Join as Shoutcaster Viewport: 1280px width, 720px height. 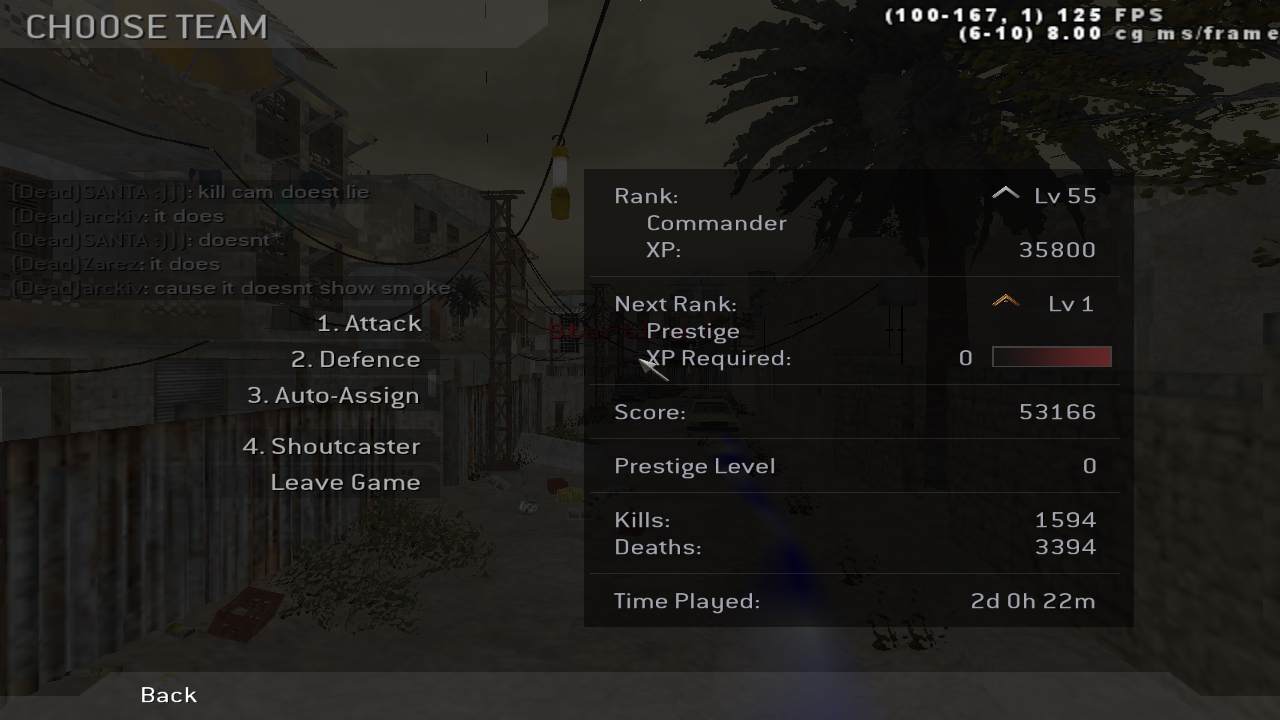(331, 447)
